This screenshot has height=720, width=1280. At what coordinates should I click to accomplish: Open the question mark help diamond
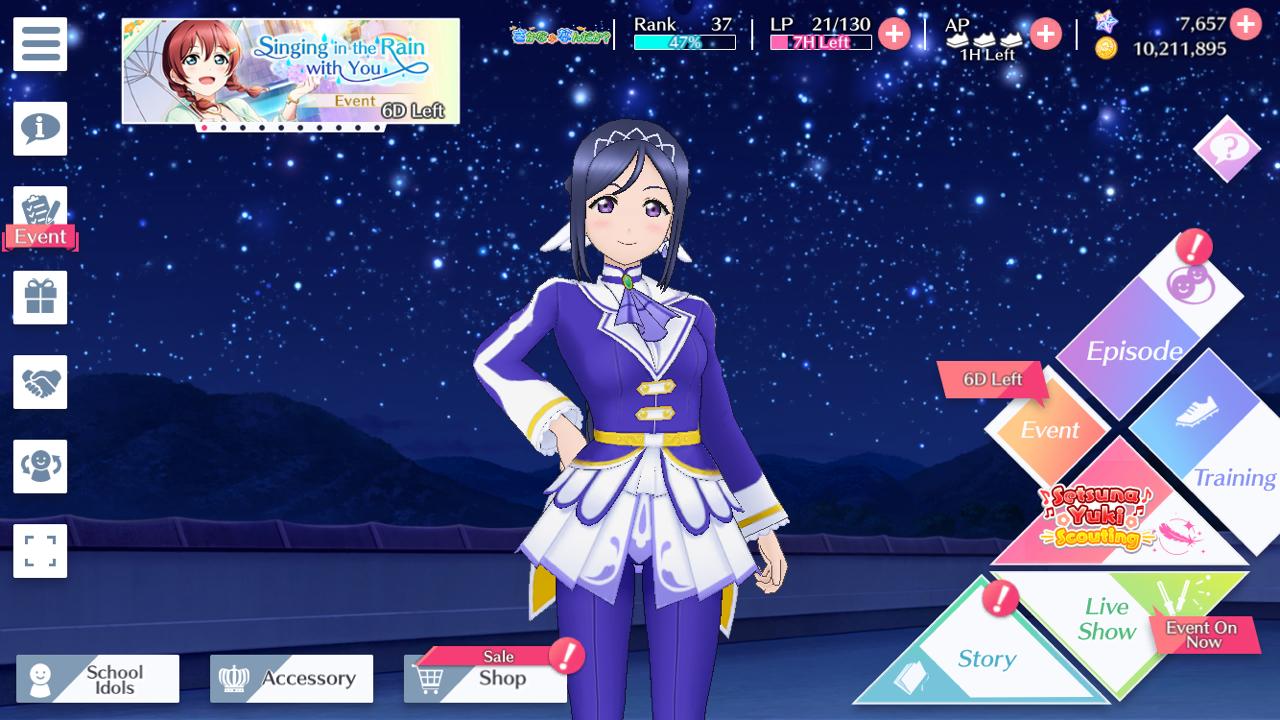[1227, 149]
